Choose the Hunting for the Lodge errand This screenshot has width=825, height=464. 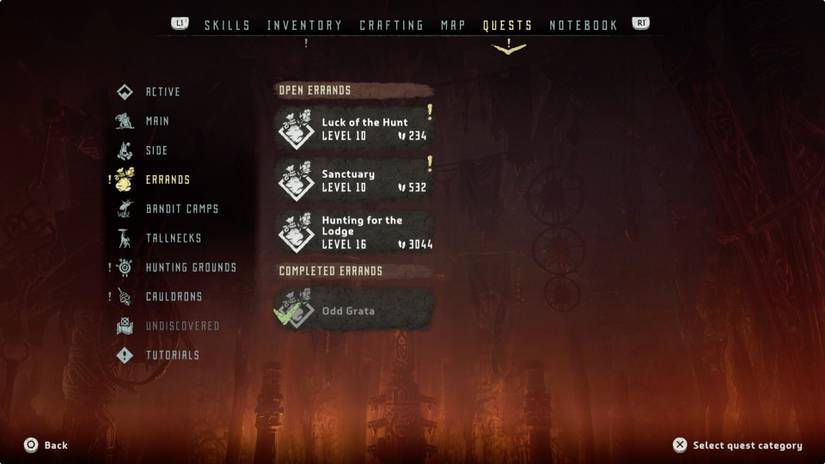pyautogui.click(x=354, y=232)
